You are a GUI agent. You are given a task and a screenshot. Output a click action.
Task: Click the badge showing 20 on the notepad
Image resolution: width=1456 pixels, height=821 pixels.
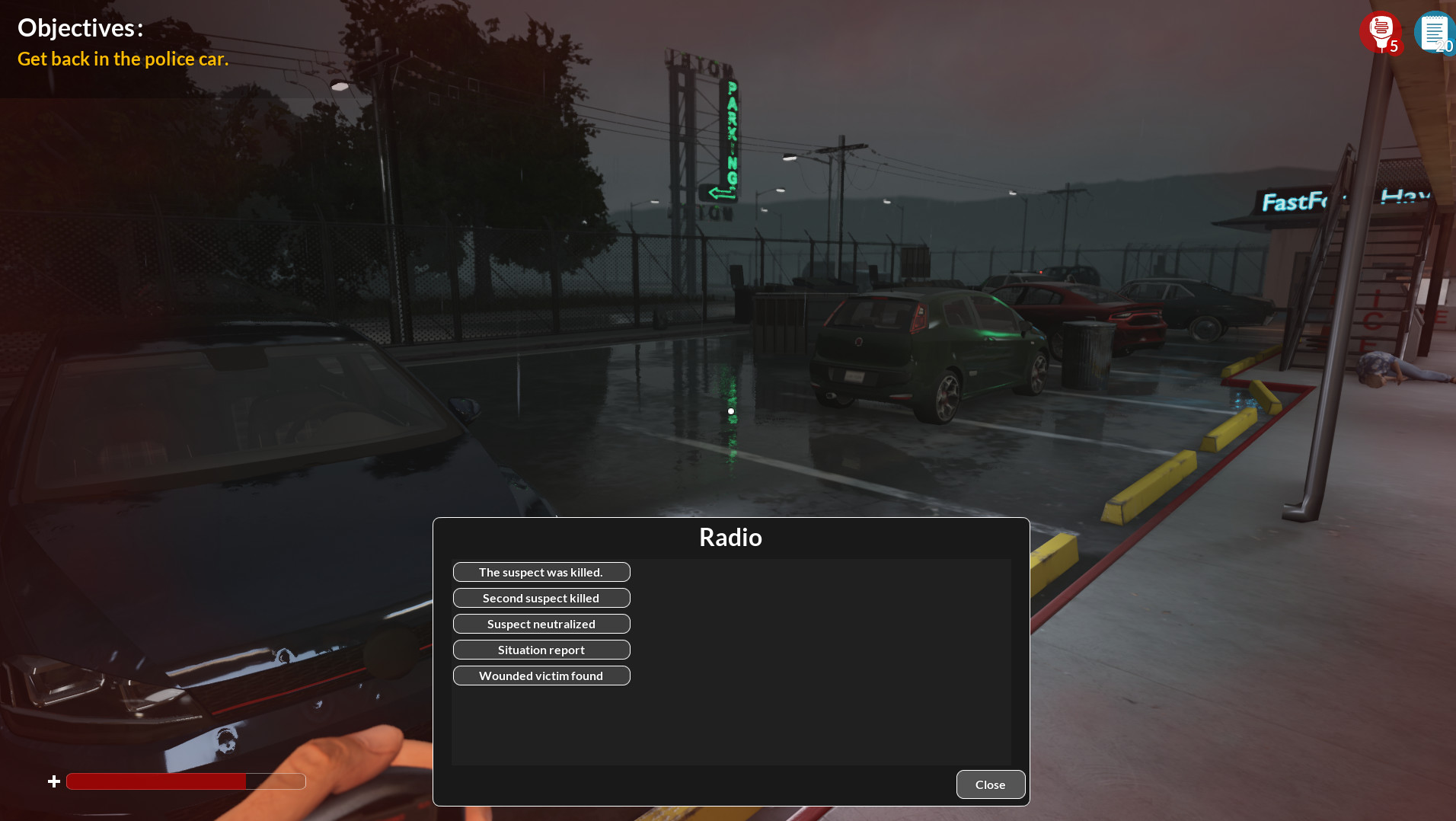click(x=1443, y=47)
